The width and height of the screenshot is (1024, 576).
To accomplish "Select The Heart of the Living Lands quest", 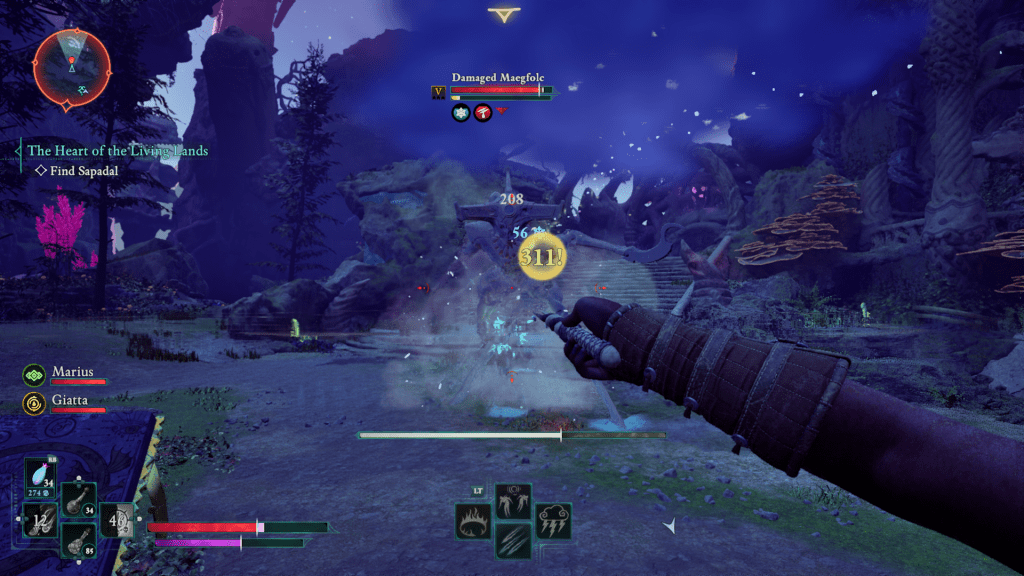I will click(x=117, y=151).
